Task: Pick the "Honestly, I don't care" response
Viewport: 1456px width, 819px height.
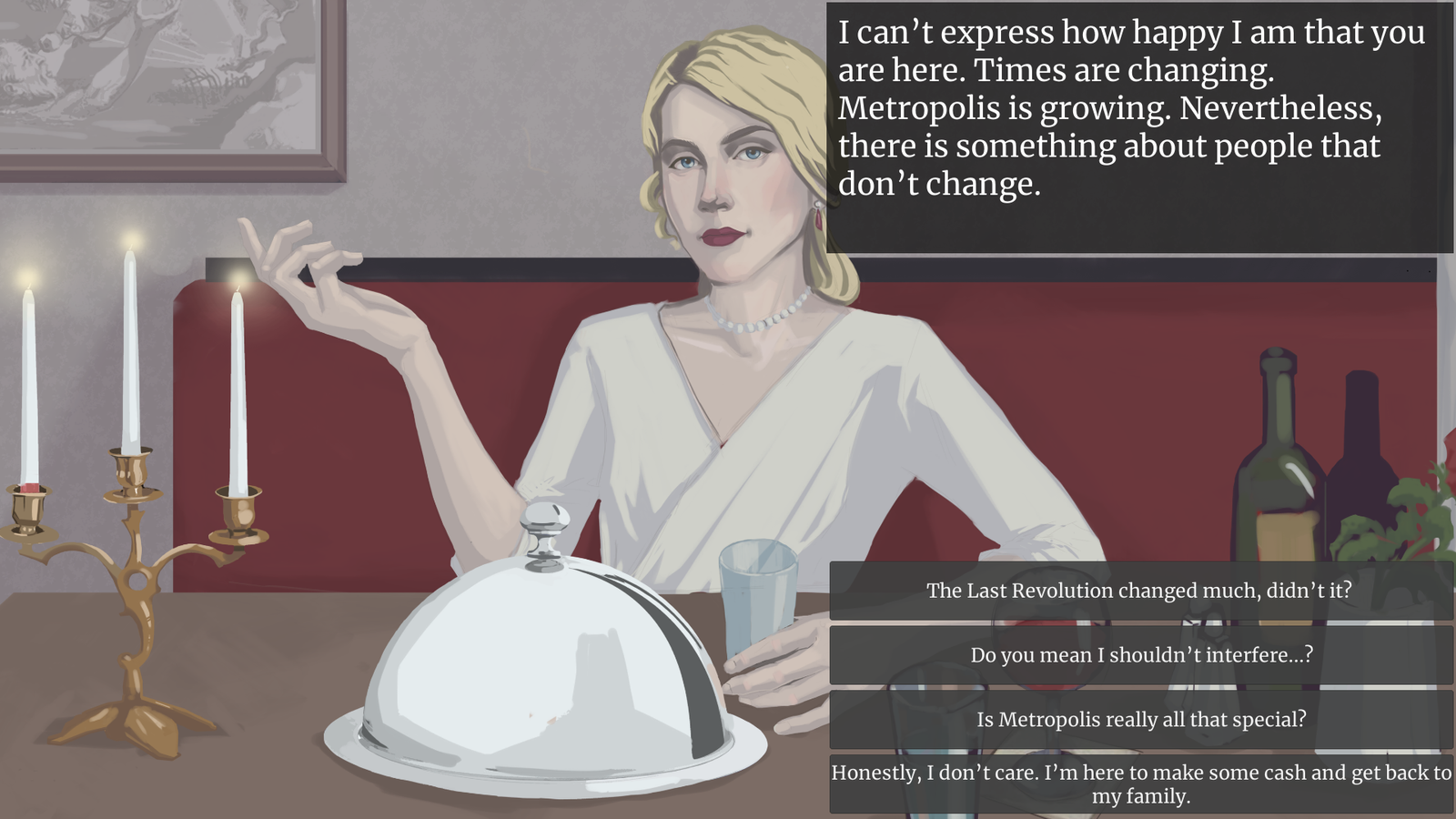Action: pos(1140,784)
